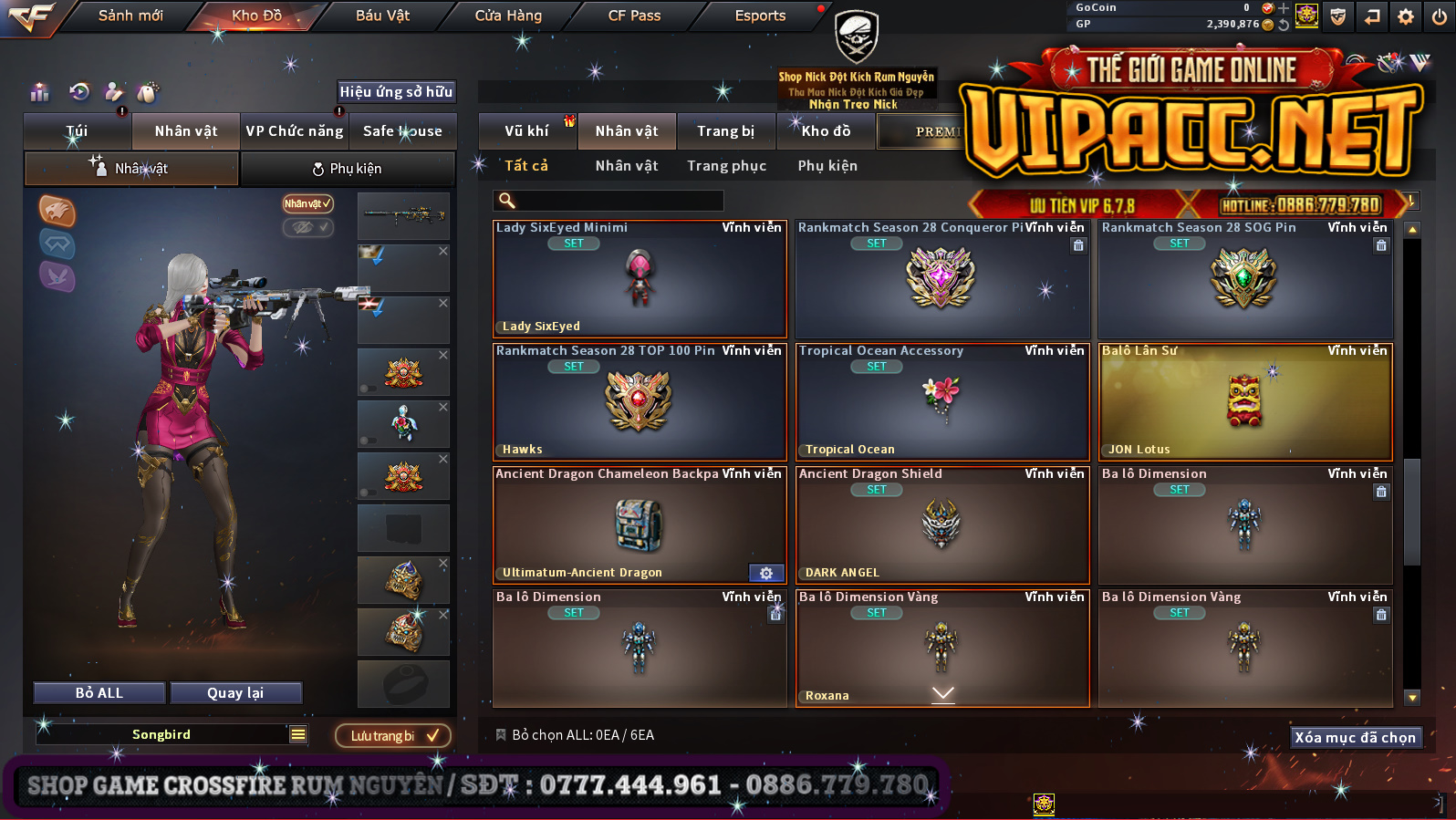Select the Balô Lân Sư backpack
The image size is (1456, 820).
tap(1244, 402)
